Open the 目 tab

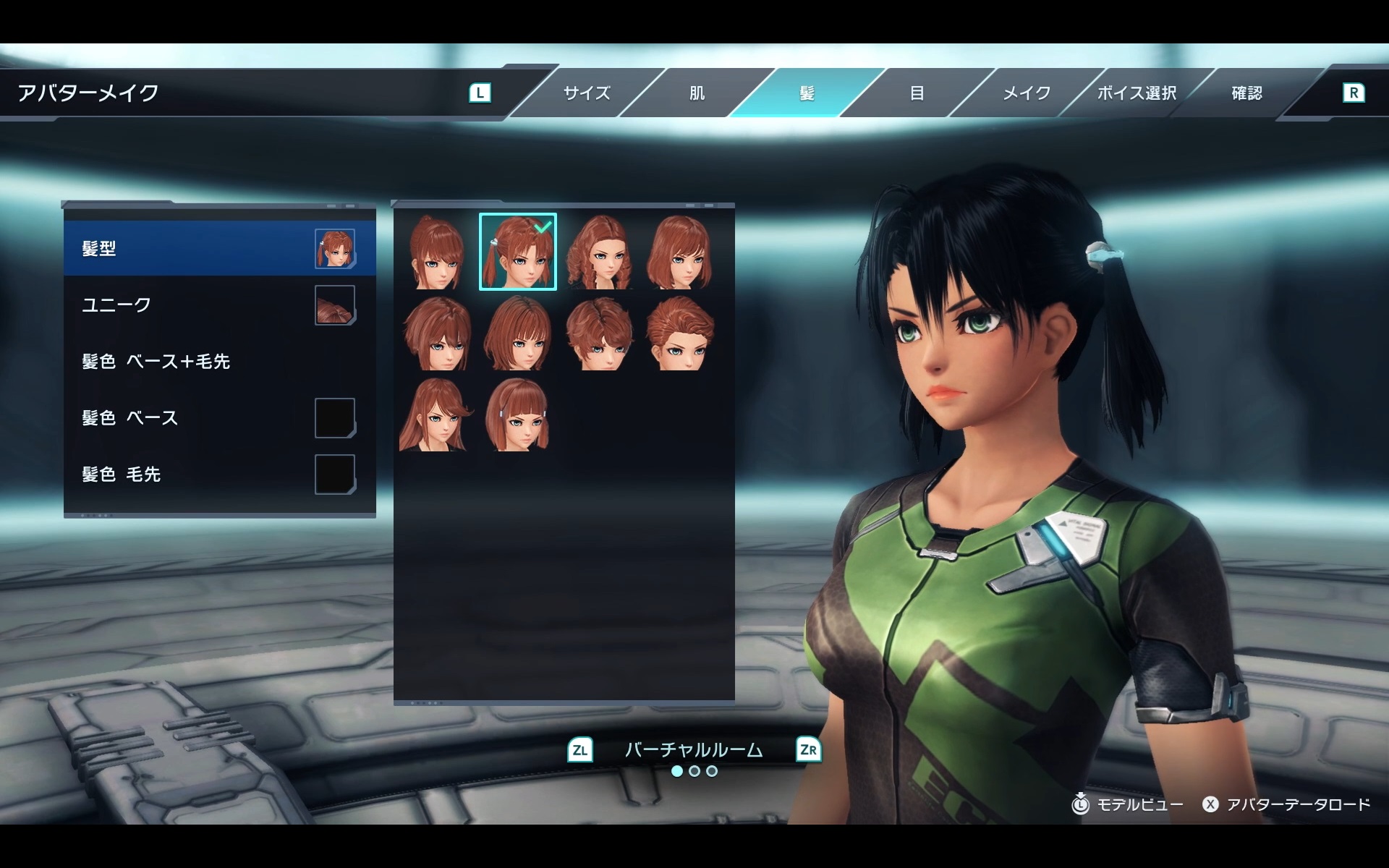click(915, 93)
